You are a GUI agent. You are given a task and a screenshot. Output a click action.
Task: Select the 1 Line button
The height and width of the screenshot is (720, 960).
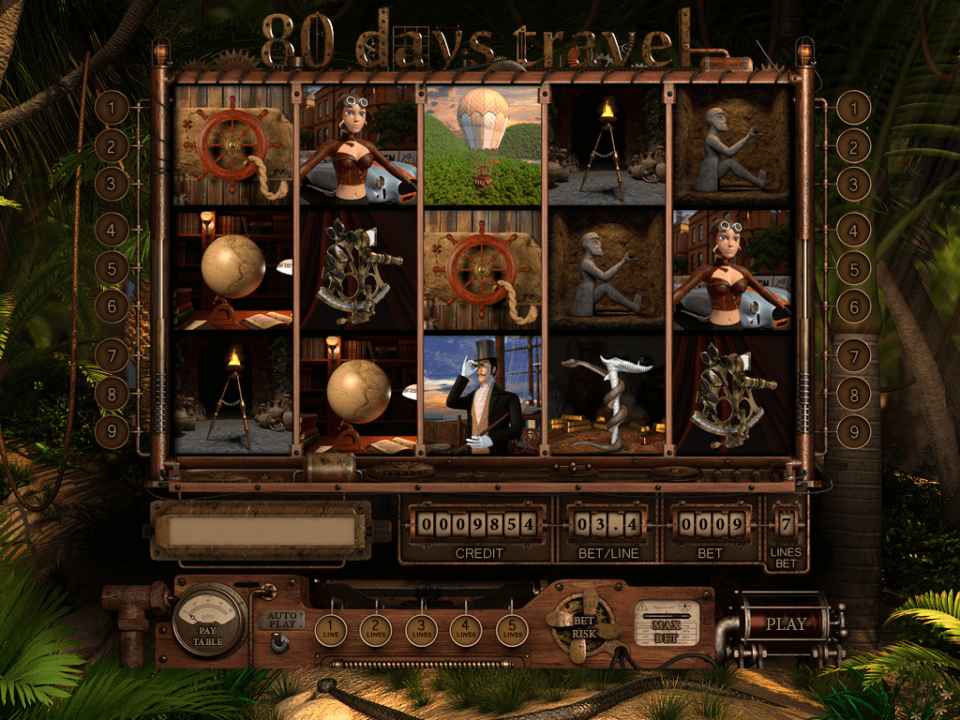pos(330,630)
